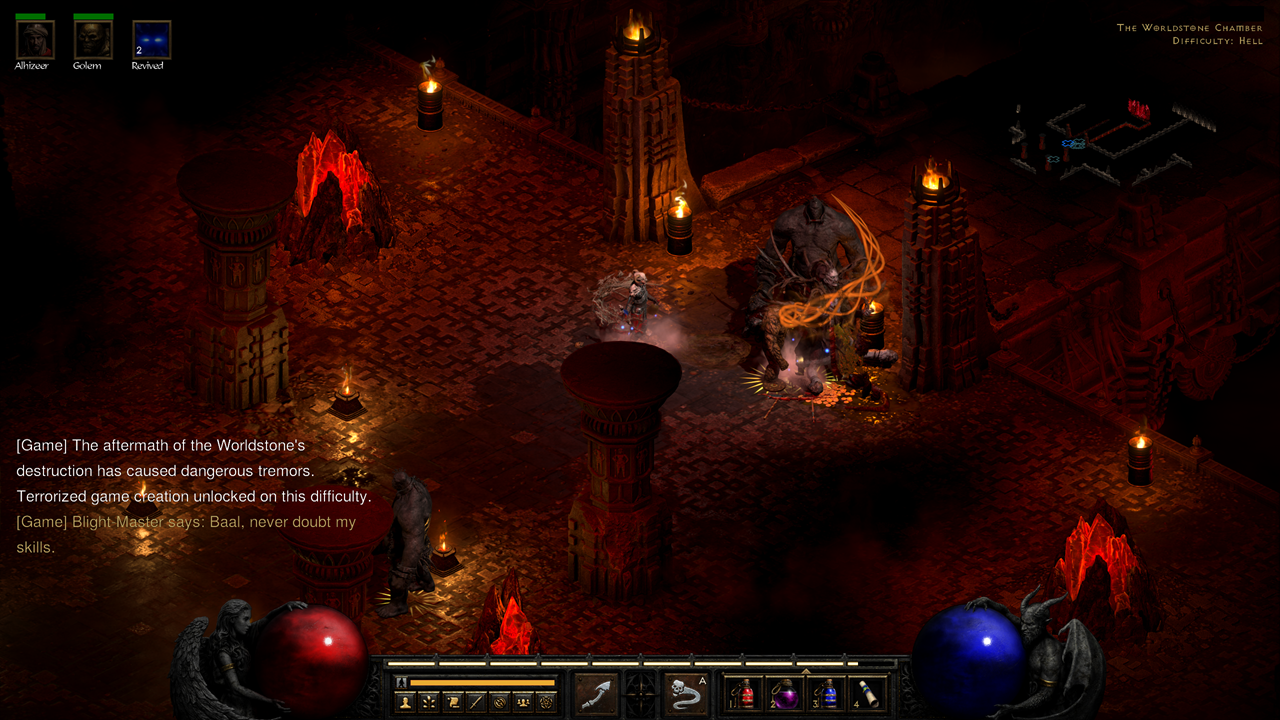This screenshot has height=720, width=1280.
Task: Use the Town Portal scroll in belt slot 4
Action: tap(868, 695)
